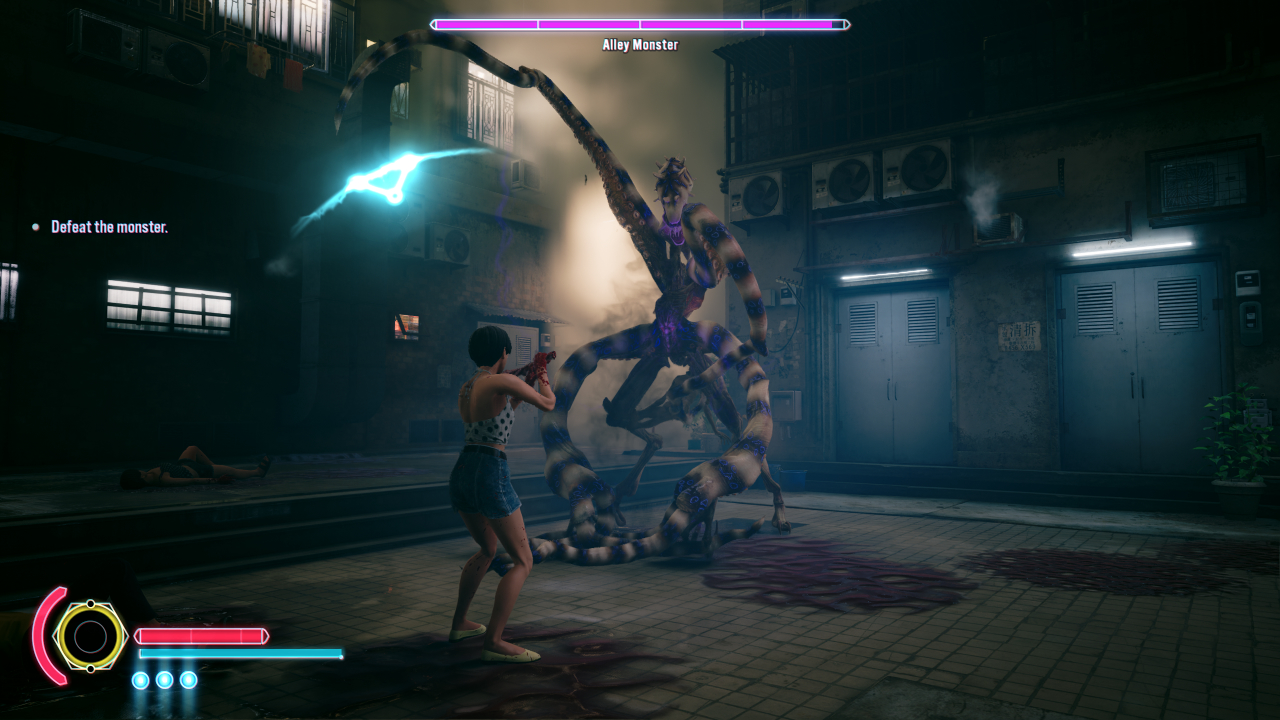
Task: Select the "Defeat the monster" objective tracker
Action: tap(109, 227)
